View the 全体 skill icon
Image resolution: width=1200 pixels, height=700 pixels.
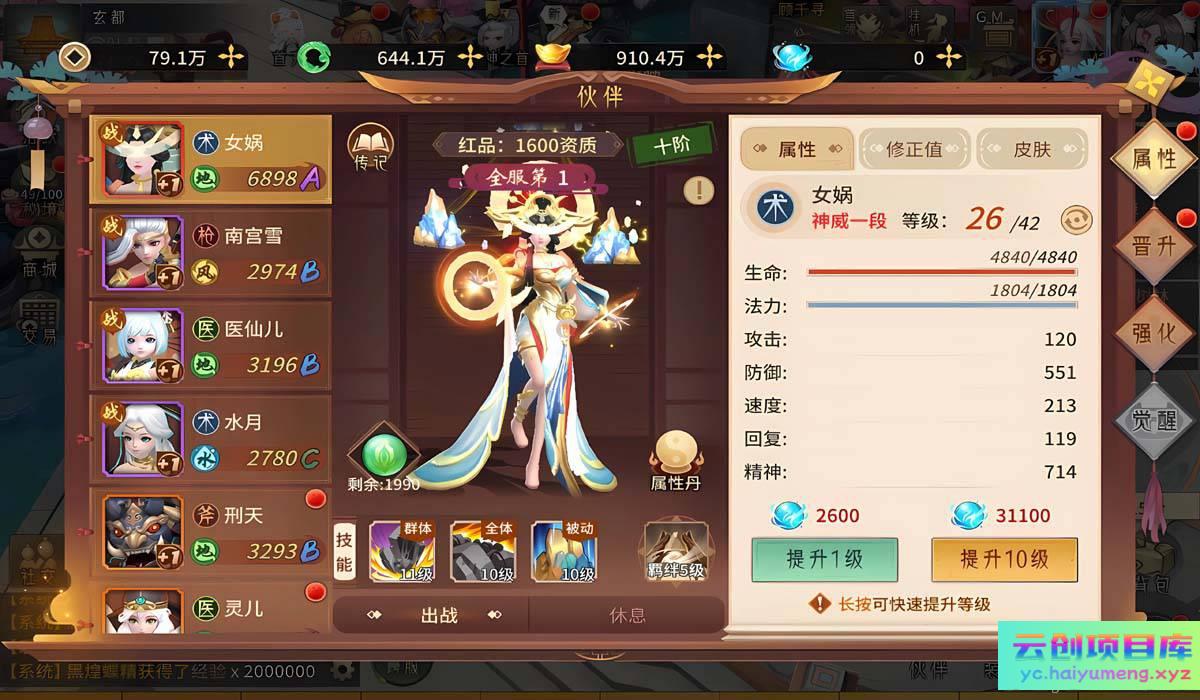[482, 550]
